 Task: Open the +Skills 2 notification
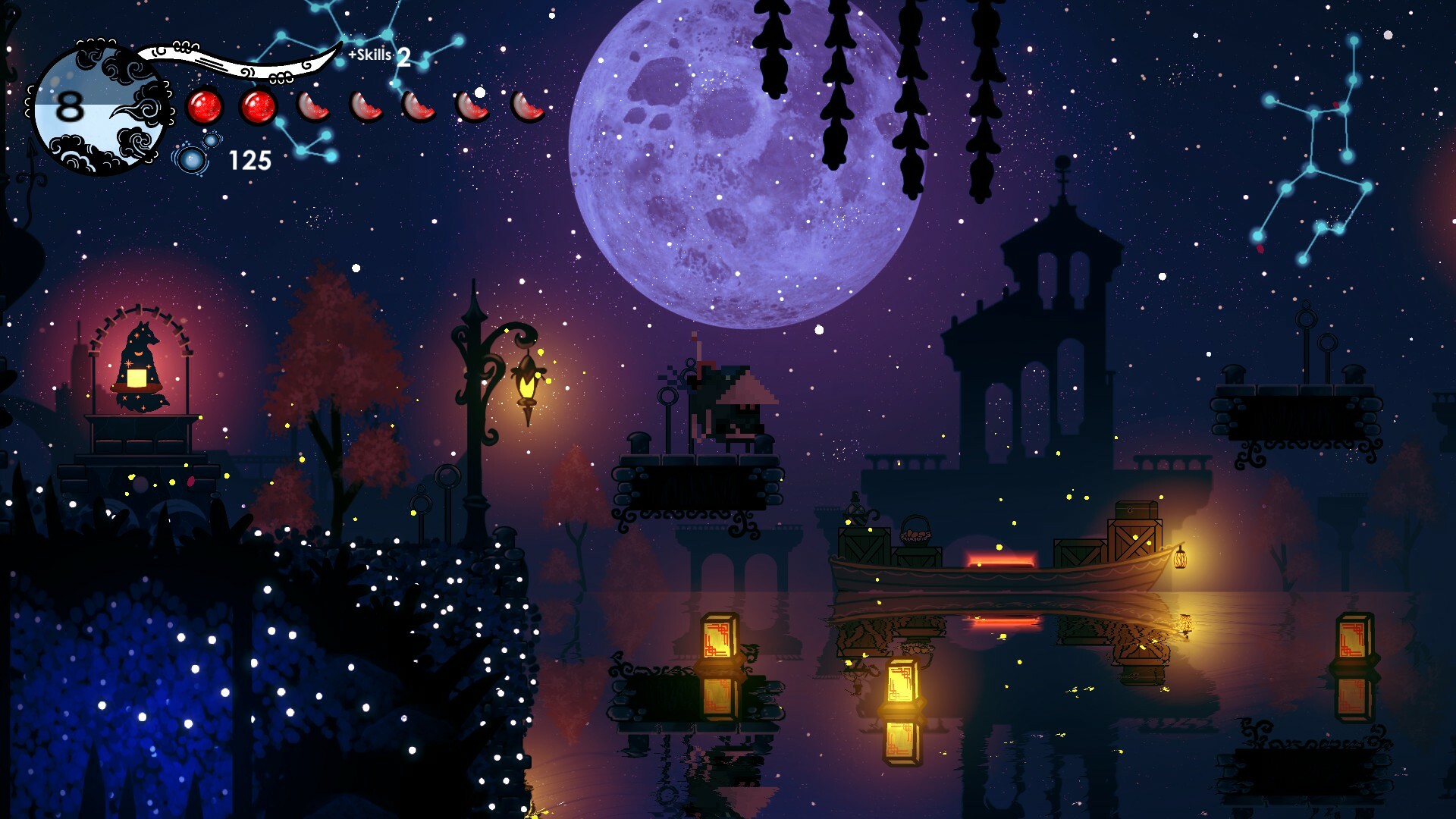coord(378,55)
